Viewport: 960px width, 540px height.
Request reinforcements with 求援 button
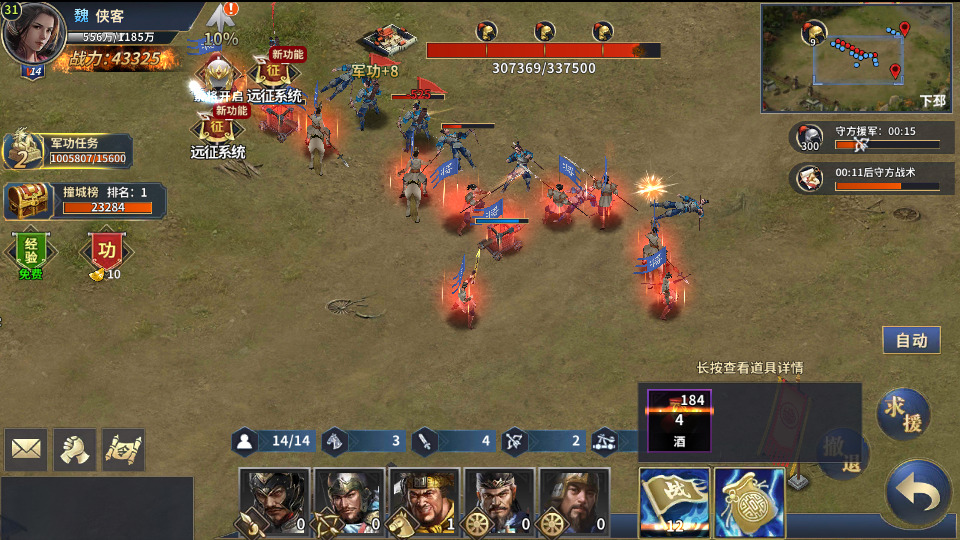click(x=903, y=413)
